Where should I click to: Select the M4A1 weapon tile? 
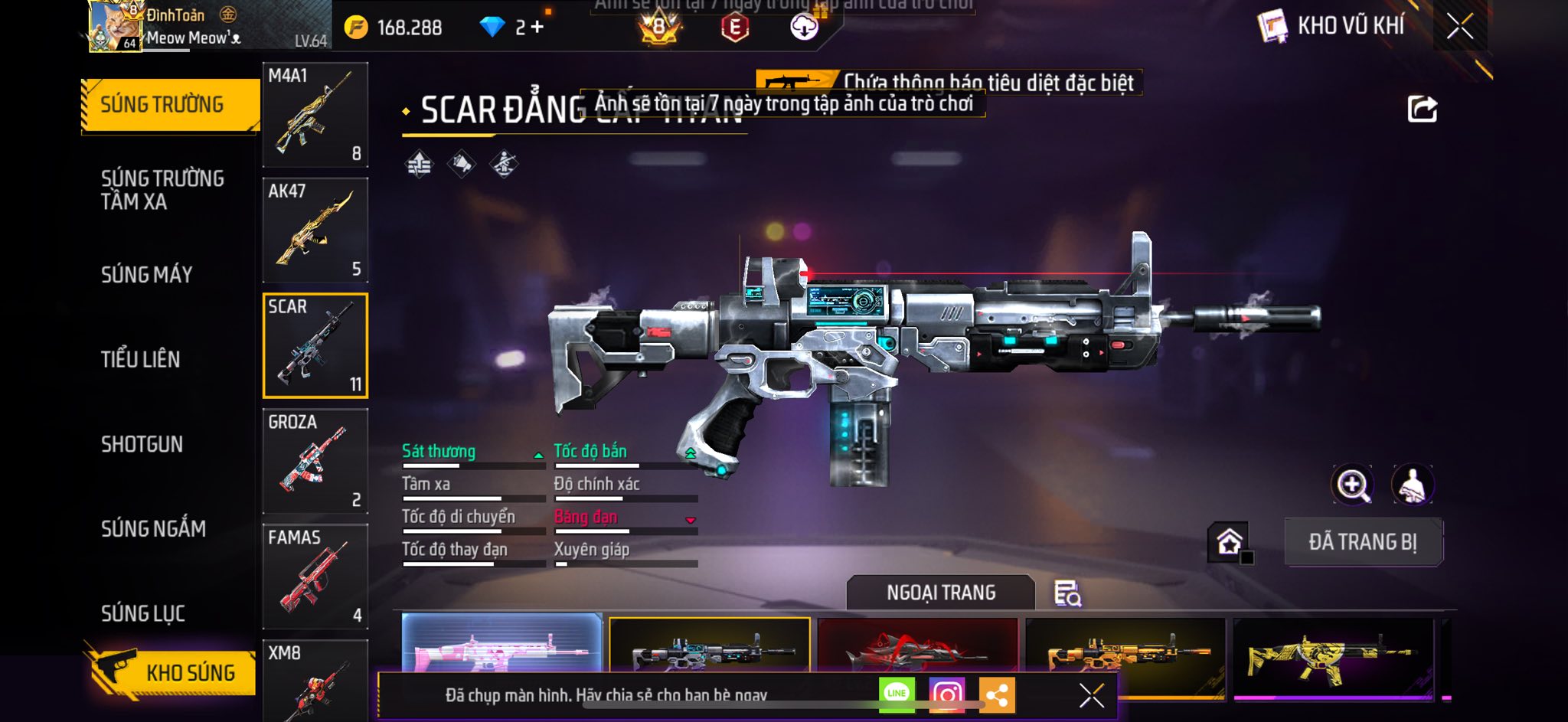[315, 115]
